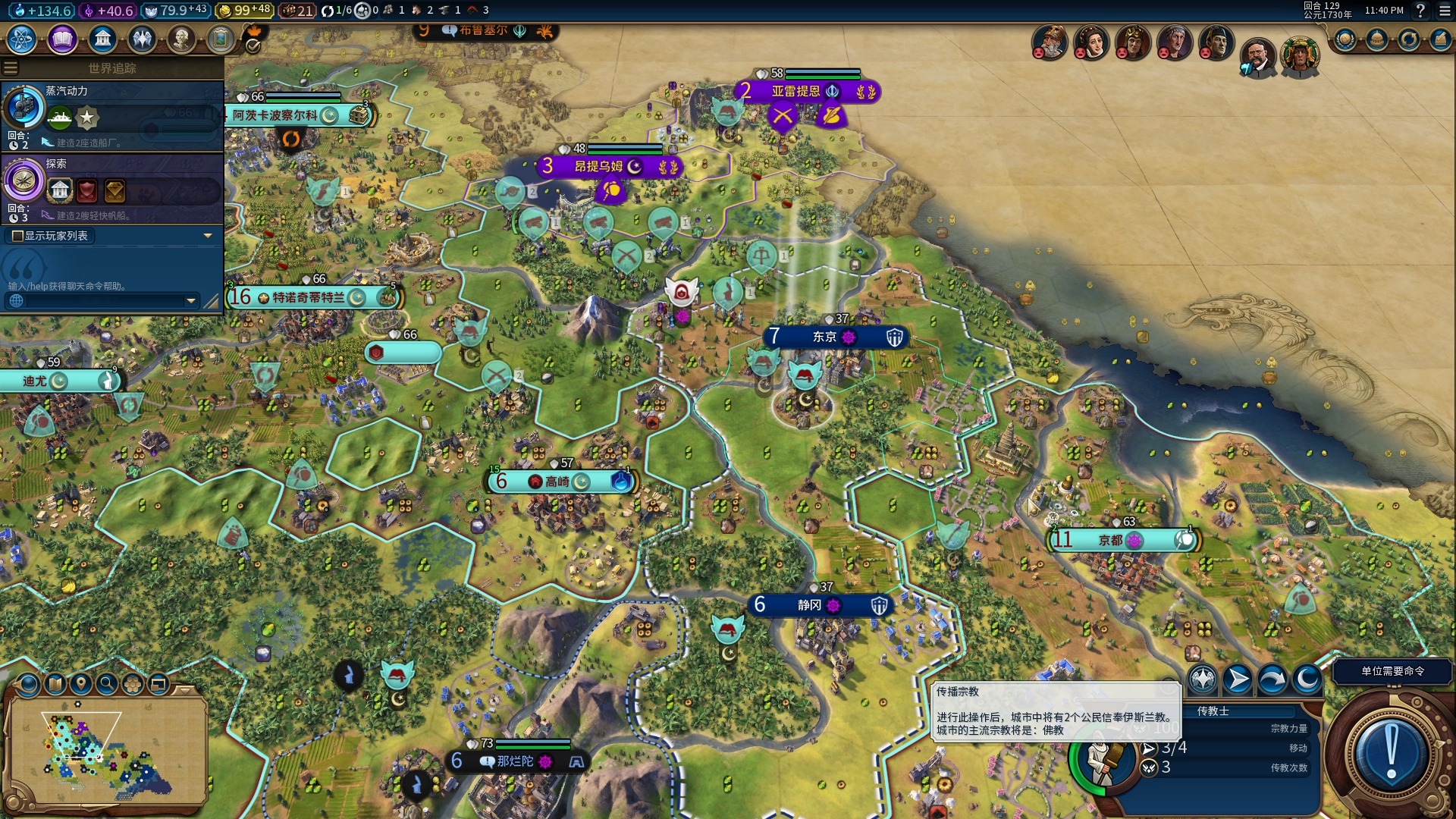Activate the spread religion unit action

pyautogui.click(x=1203, y=679)
